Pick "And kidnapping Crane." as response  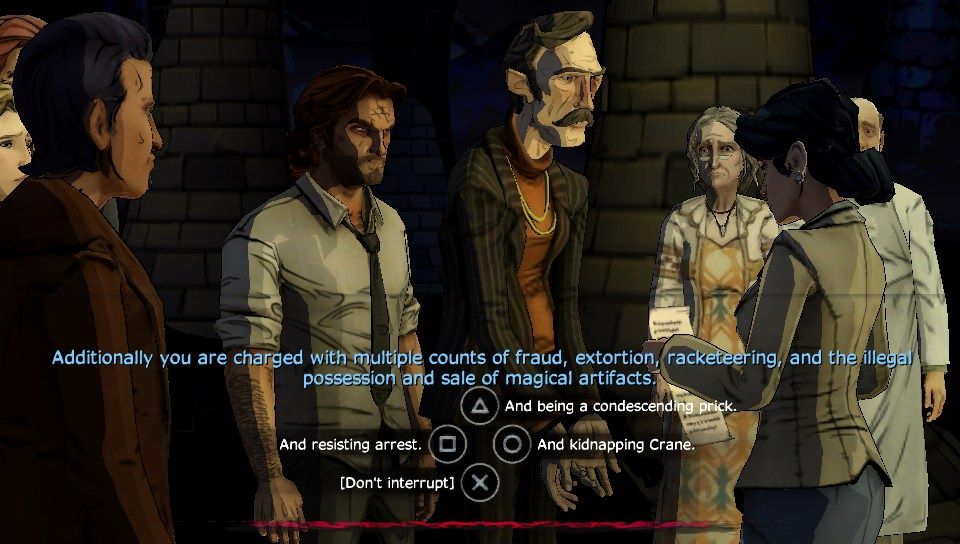click(x=615, y=444)
